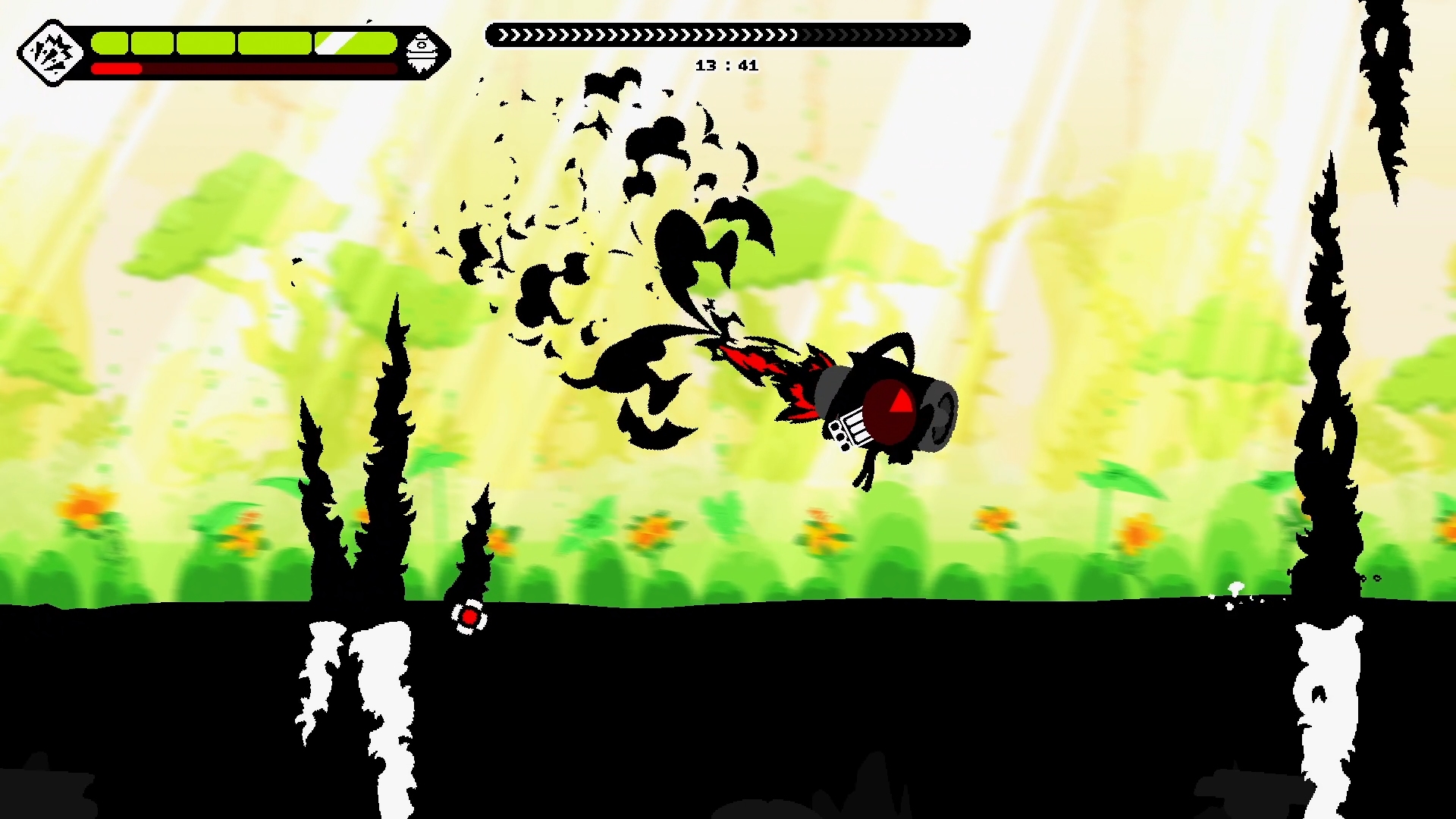Select the white drone pod icon
The height and width of the screenshot is (819, 1456).
(x=422, y=53)
